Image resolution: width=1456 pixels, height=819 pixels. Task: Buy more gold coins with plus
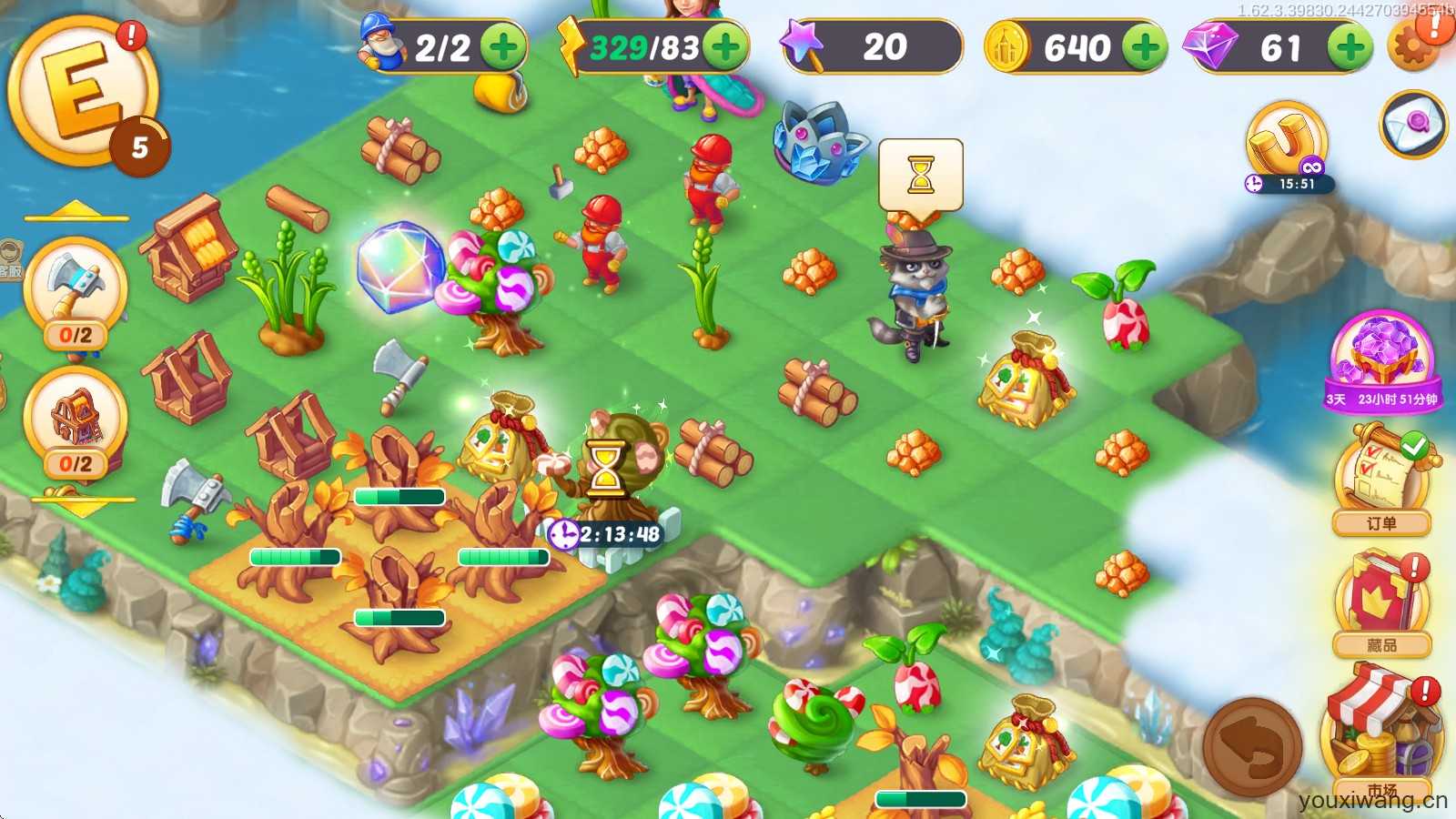tap(1144, 46)
